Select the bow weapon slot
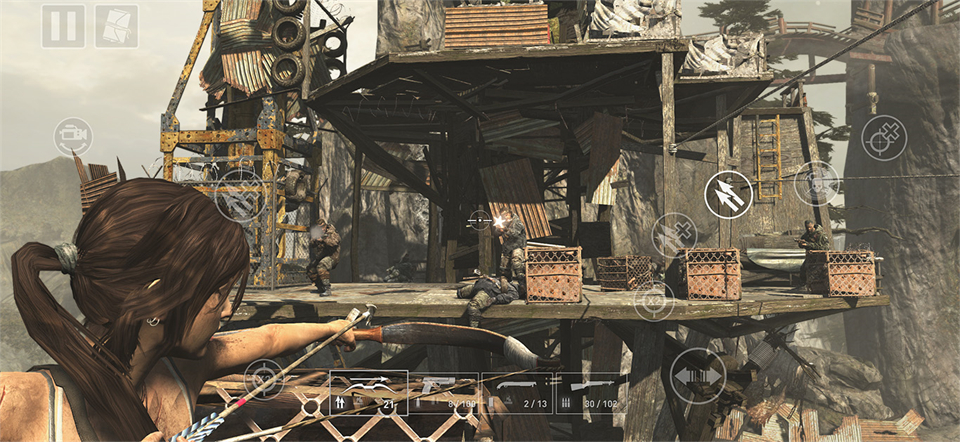Image resolution: width=960 pixels, height=442 pixels. tap(369, 392)
